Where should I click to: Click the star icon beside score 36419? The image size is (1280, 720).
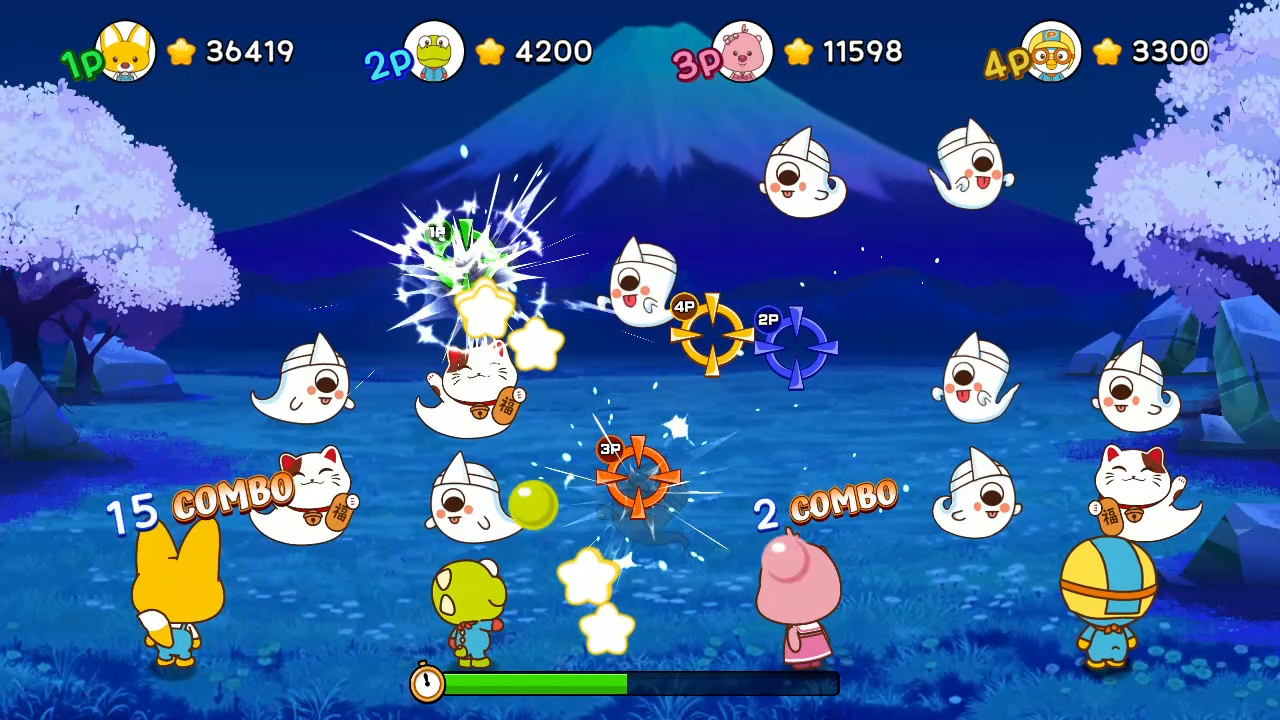coord(181,52)
